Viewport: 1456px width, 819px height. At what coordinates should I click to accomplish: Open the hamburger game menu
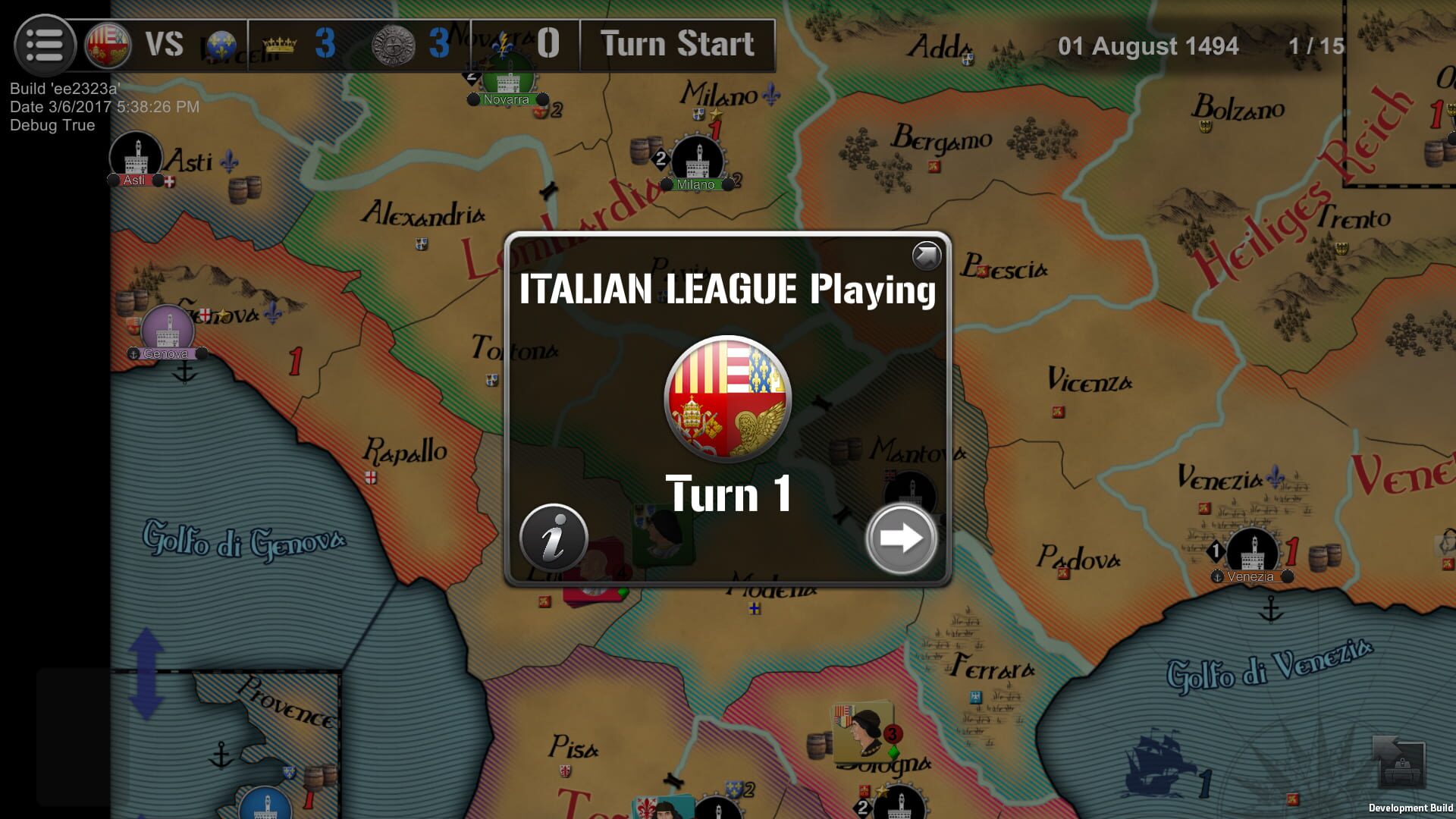[x=45, y=45]
